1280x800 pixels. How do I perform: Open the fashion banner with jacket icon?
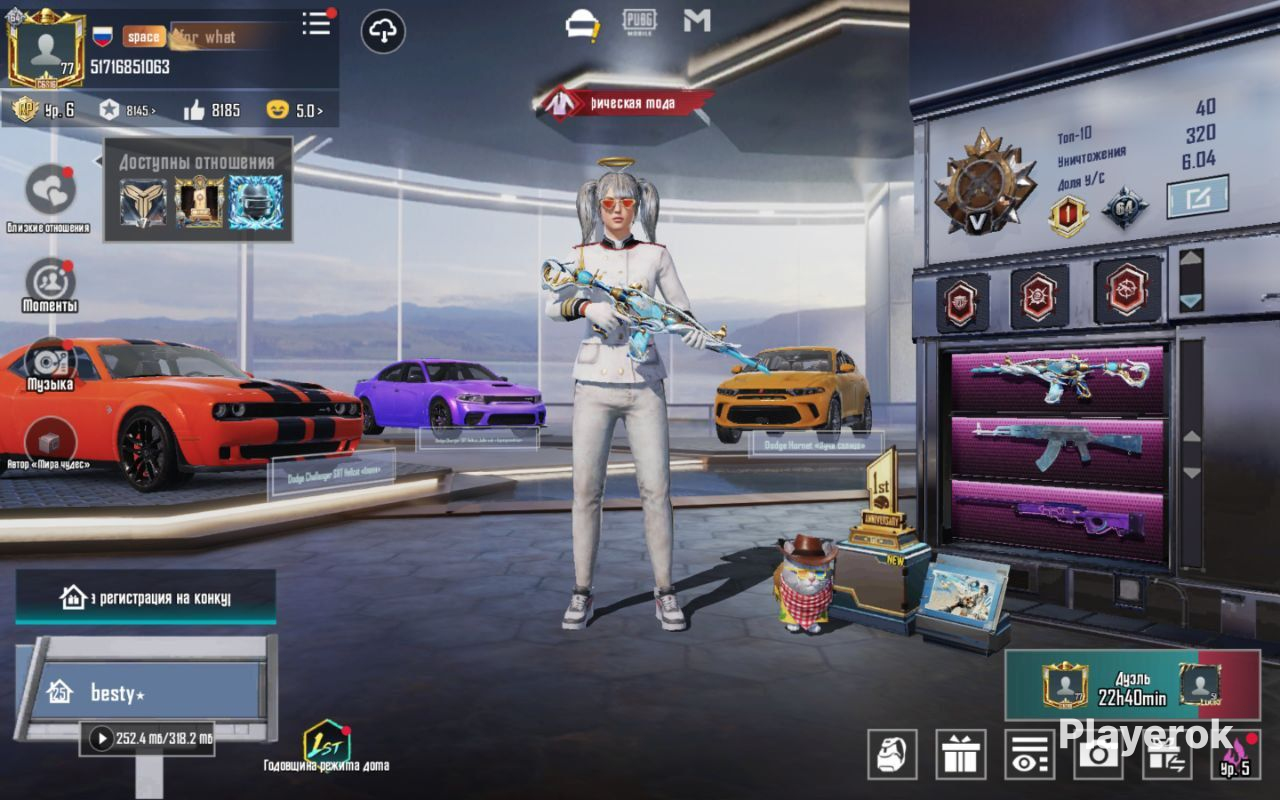(x=625, y=102)
